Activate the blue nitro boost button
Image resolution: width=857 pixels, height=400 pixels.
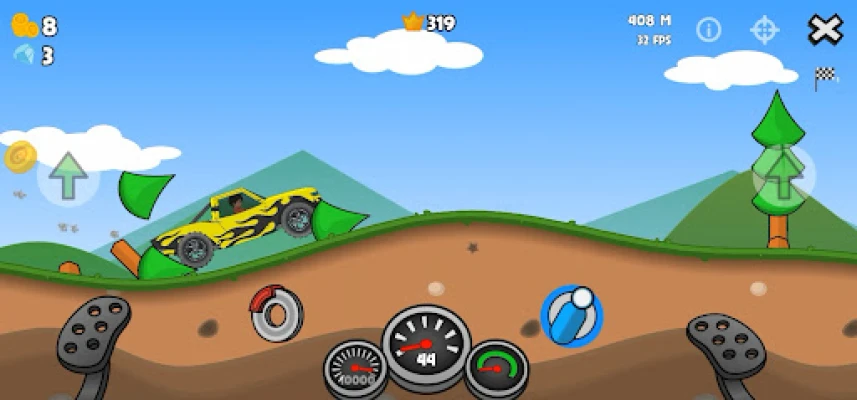click(x=571, y=316)
